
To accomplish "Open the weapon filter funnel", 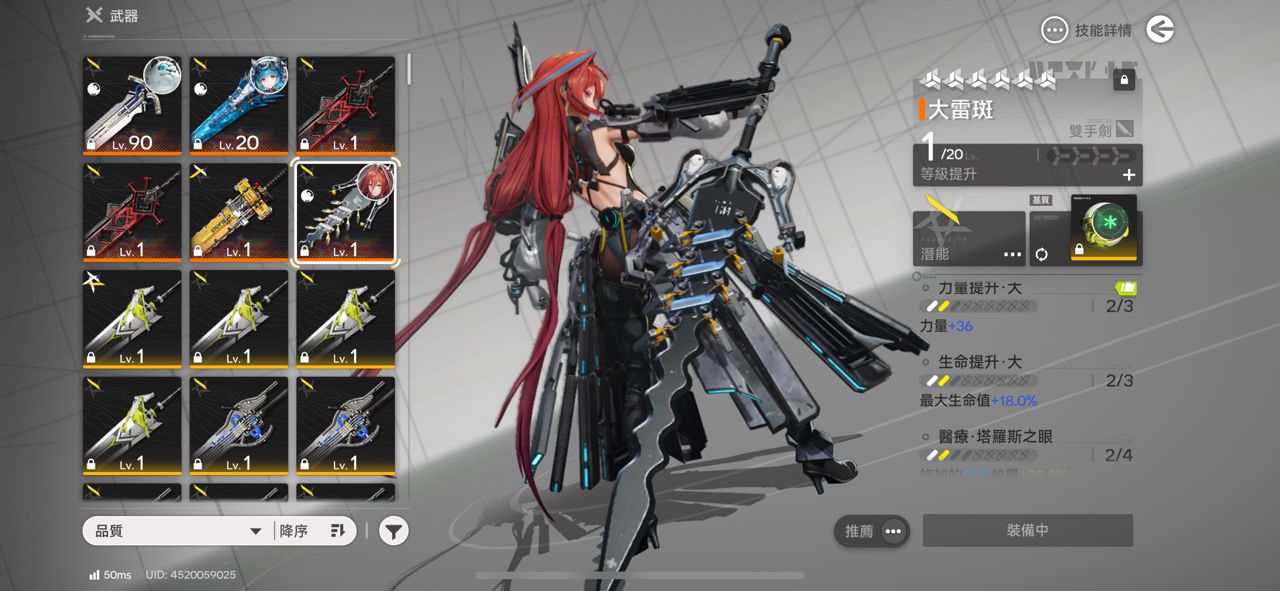I will pos(394,531).
